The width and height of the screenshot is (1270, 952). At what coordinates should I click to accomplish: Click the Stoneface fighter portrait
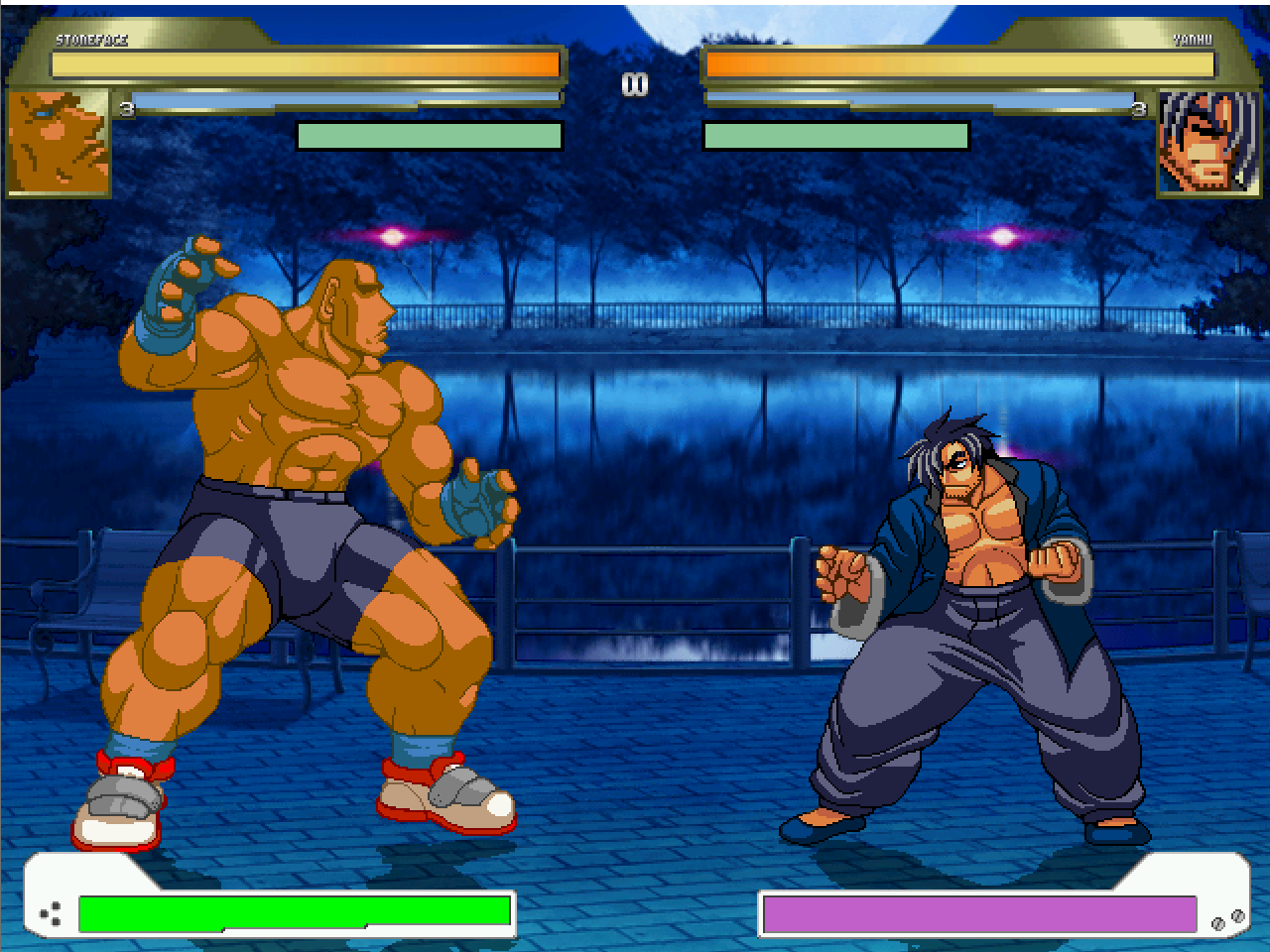pyautogui.click(x=60, y=142)
